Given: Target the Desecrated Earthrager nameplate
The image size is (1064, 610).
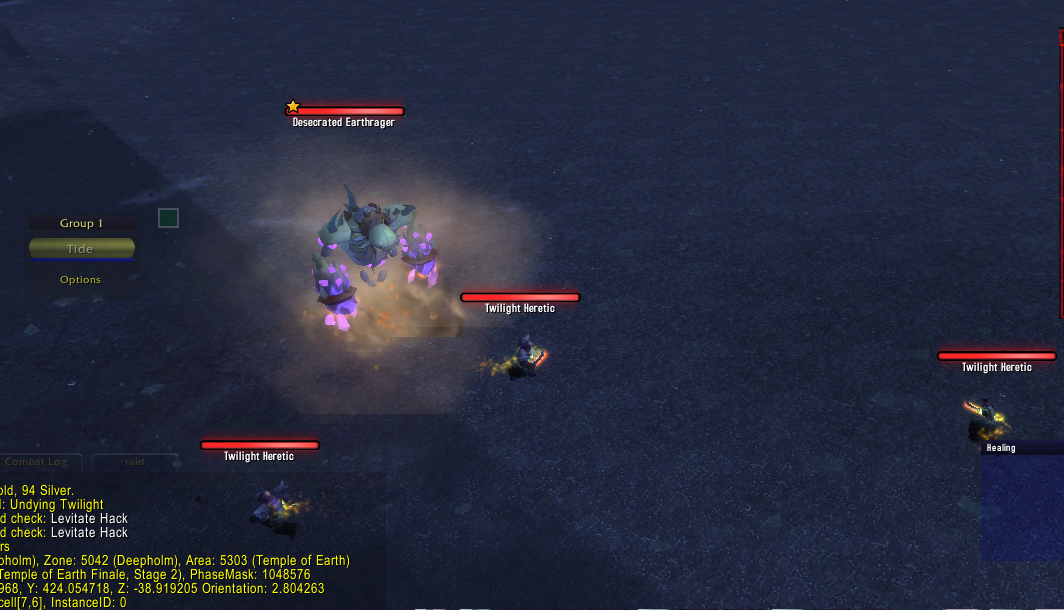Looking at the screenshot, I should click(x=345, y=112).
